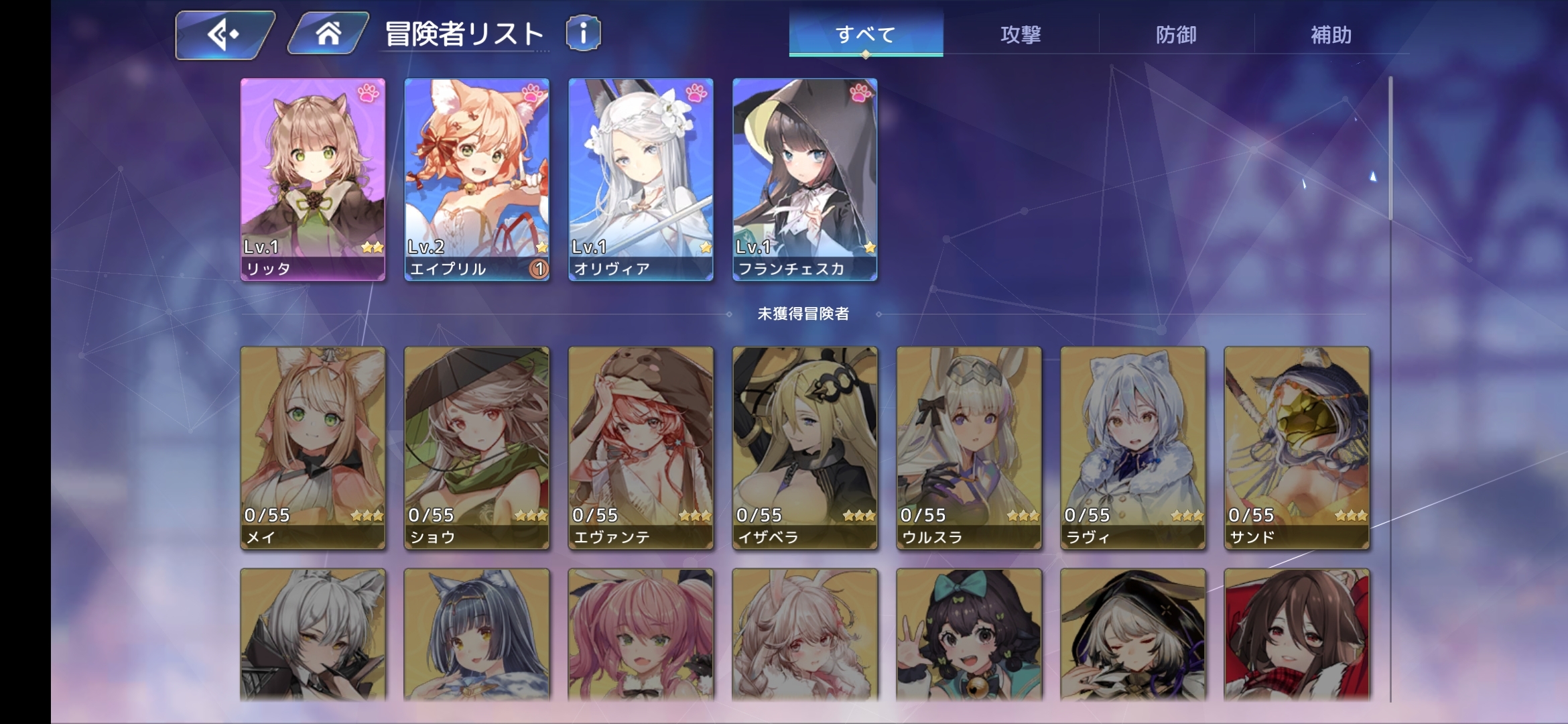Open the ショウ unowned card

tap(476, 447)
